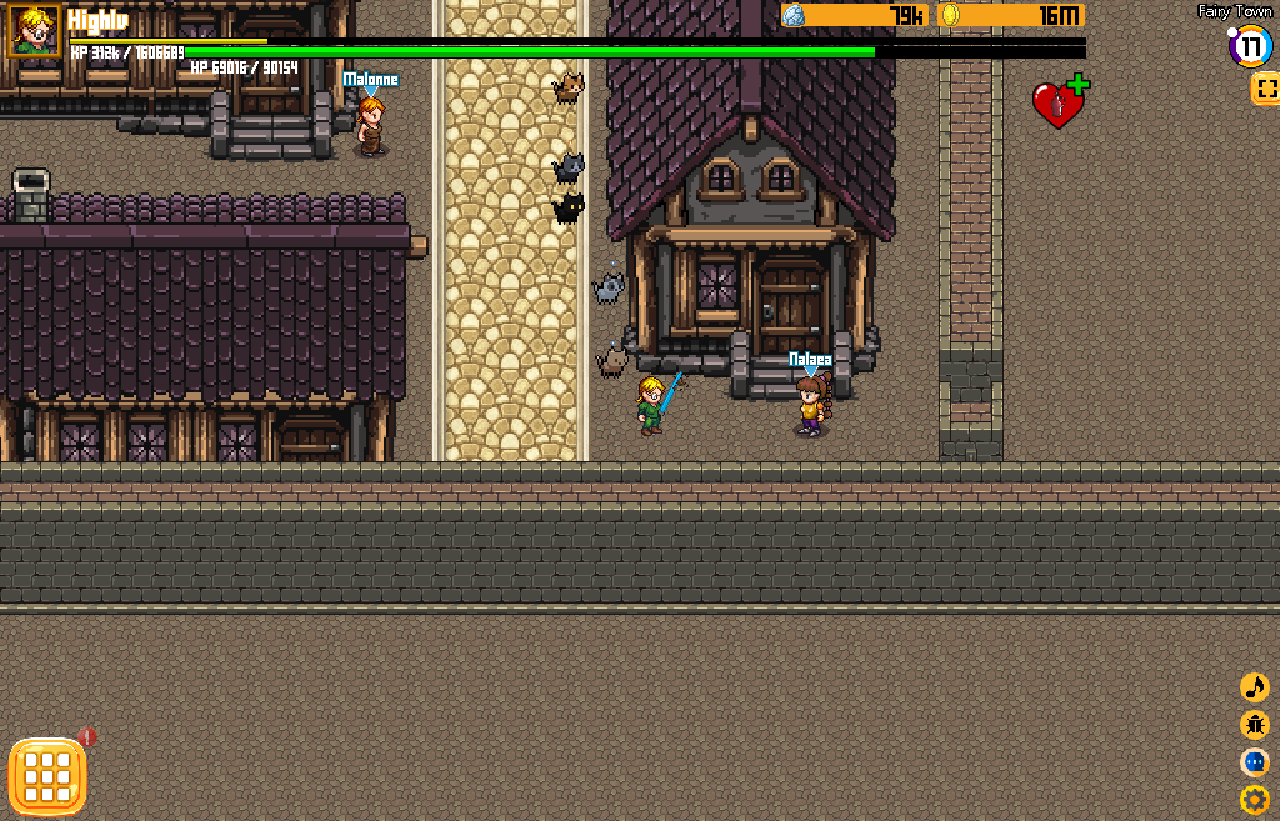Toggle fullscreen with the bracket button

[x=1265, y=88]
